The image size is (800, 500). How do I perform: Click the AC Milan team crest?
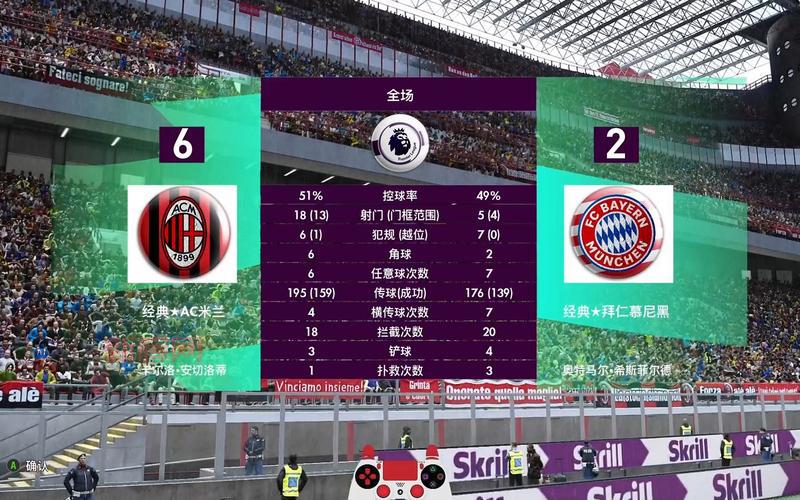182,233
